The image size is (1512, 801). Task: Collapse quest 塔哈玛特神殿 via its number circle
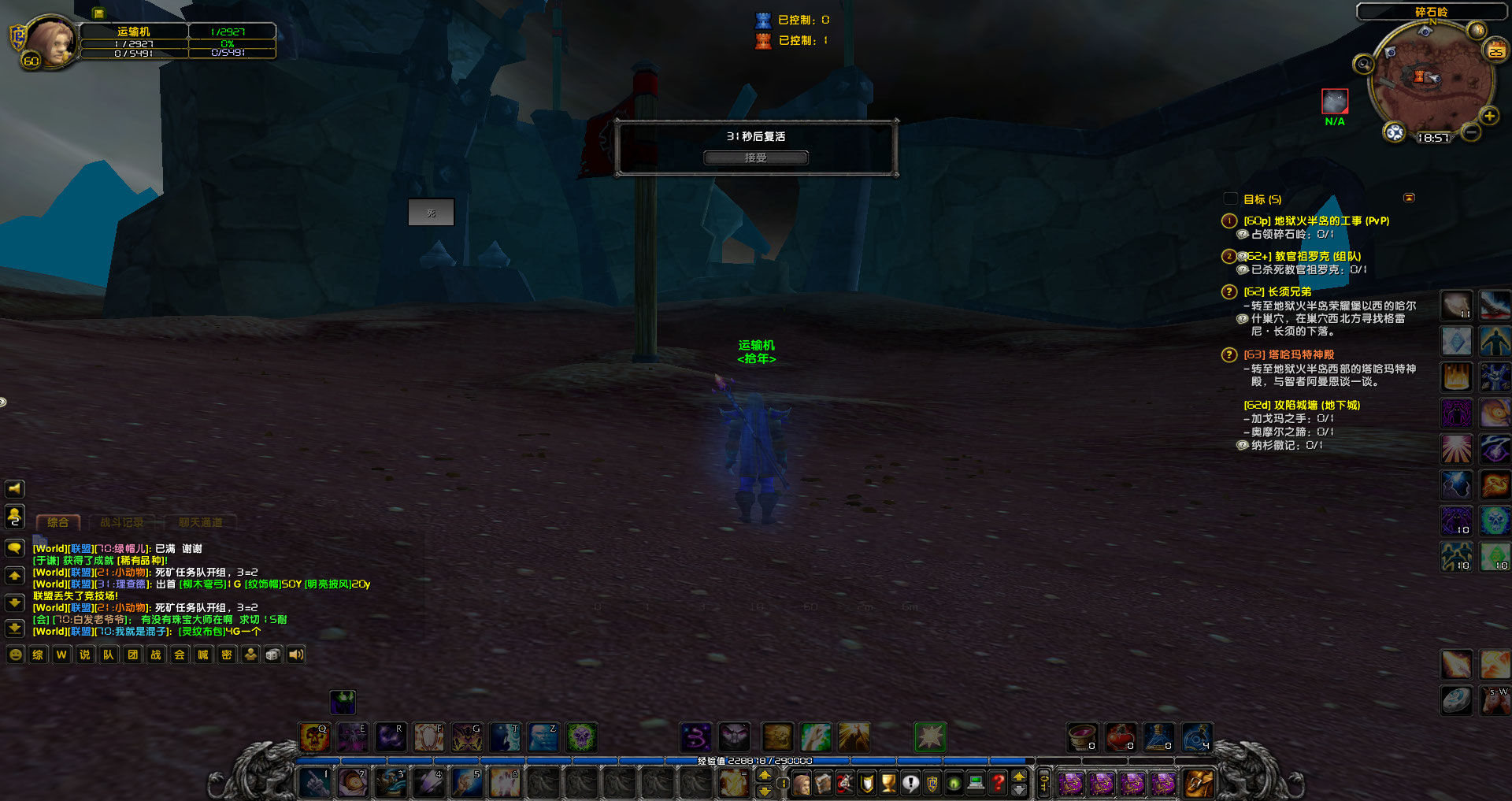pos(1229,354)
